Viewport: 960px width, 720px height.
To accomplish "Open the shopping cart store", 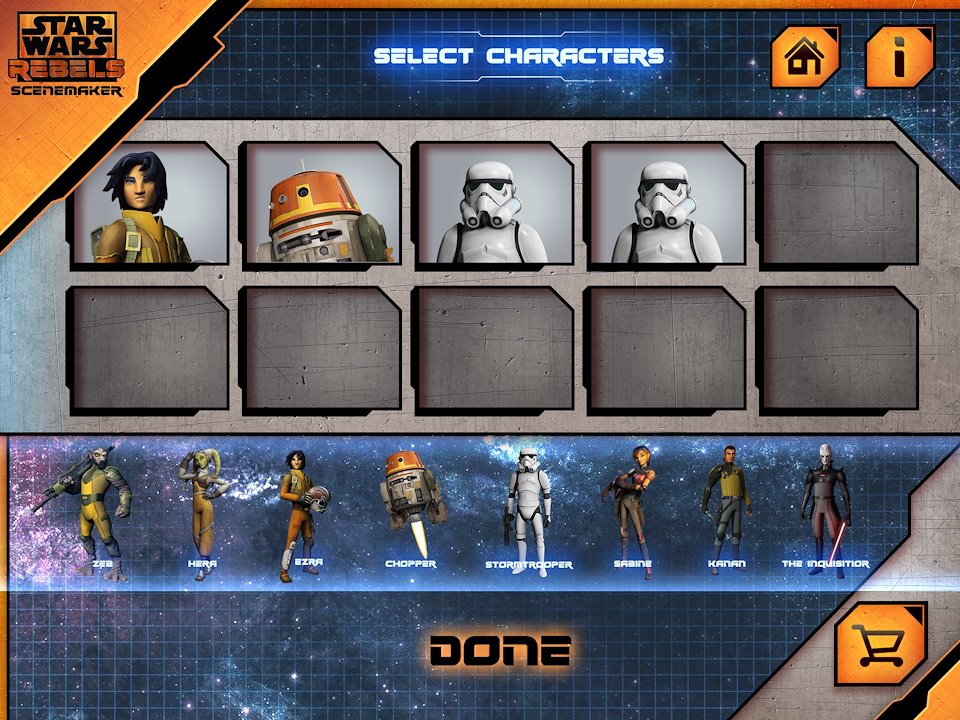I will click(x=880, y=644).
